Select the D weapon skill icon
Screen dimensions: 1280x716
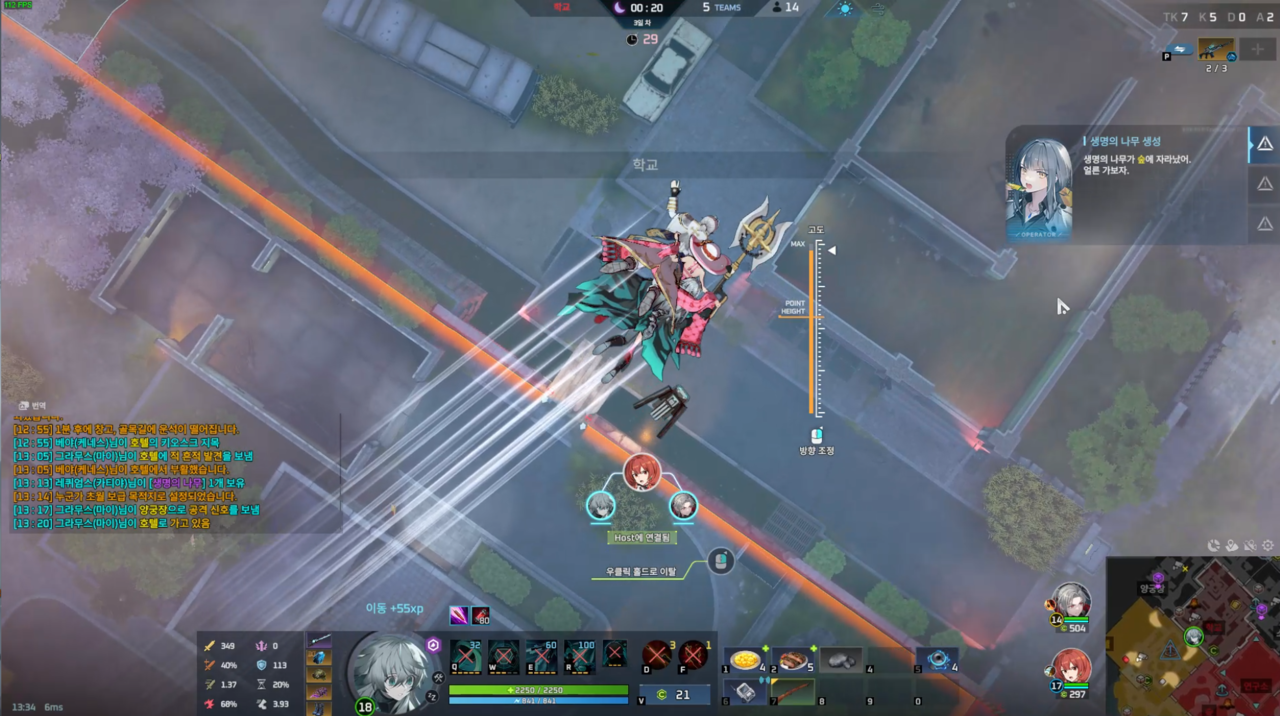[656, 655]
